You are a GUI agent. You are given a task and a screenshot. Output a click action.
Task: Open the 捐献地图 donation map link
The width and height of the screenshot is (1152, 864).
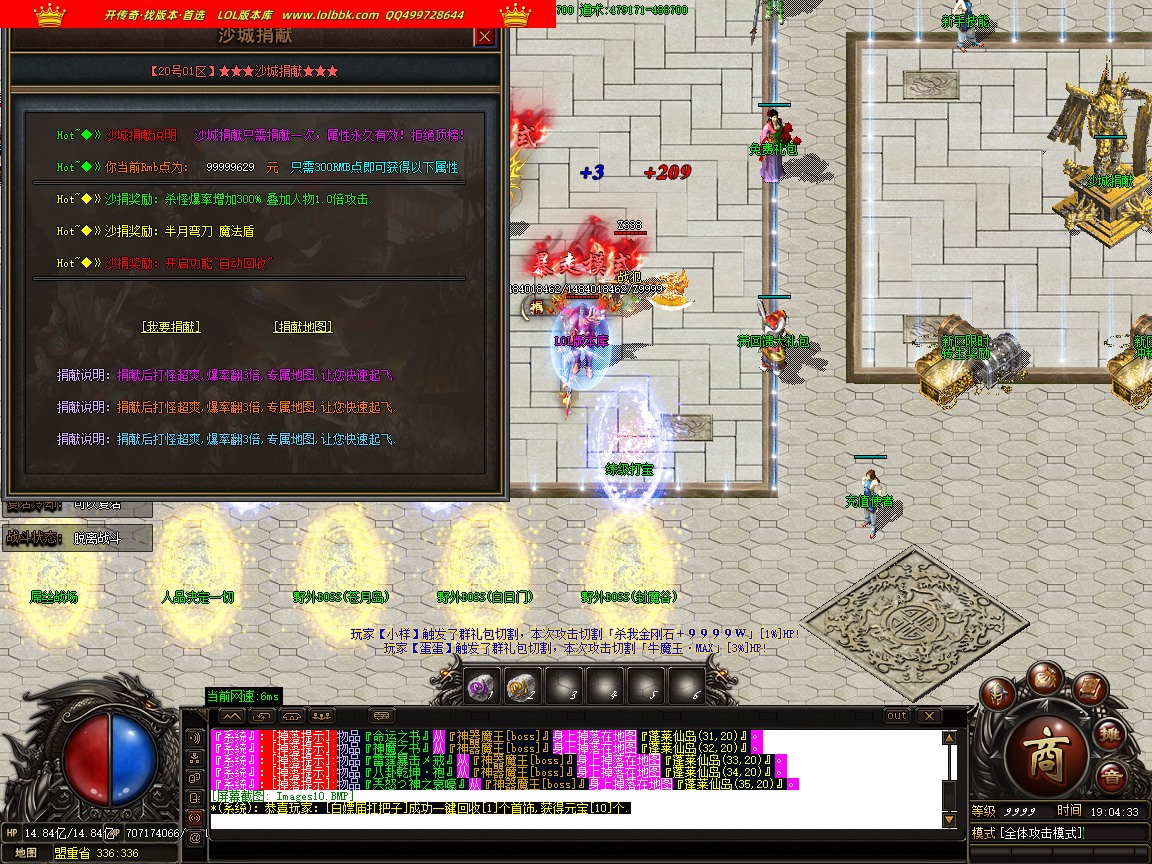[x=303, y=327]
